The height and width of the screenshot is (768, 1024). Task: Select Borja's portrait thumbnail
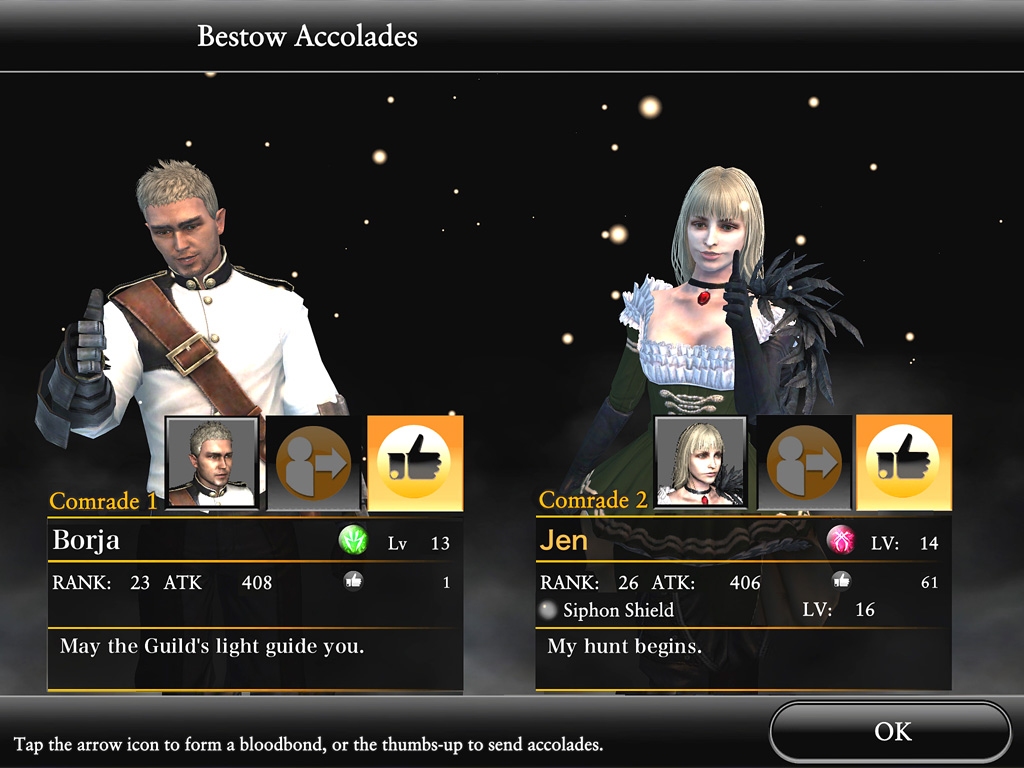212,463
